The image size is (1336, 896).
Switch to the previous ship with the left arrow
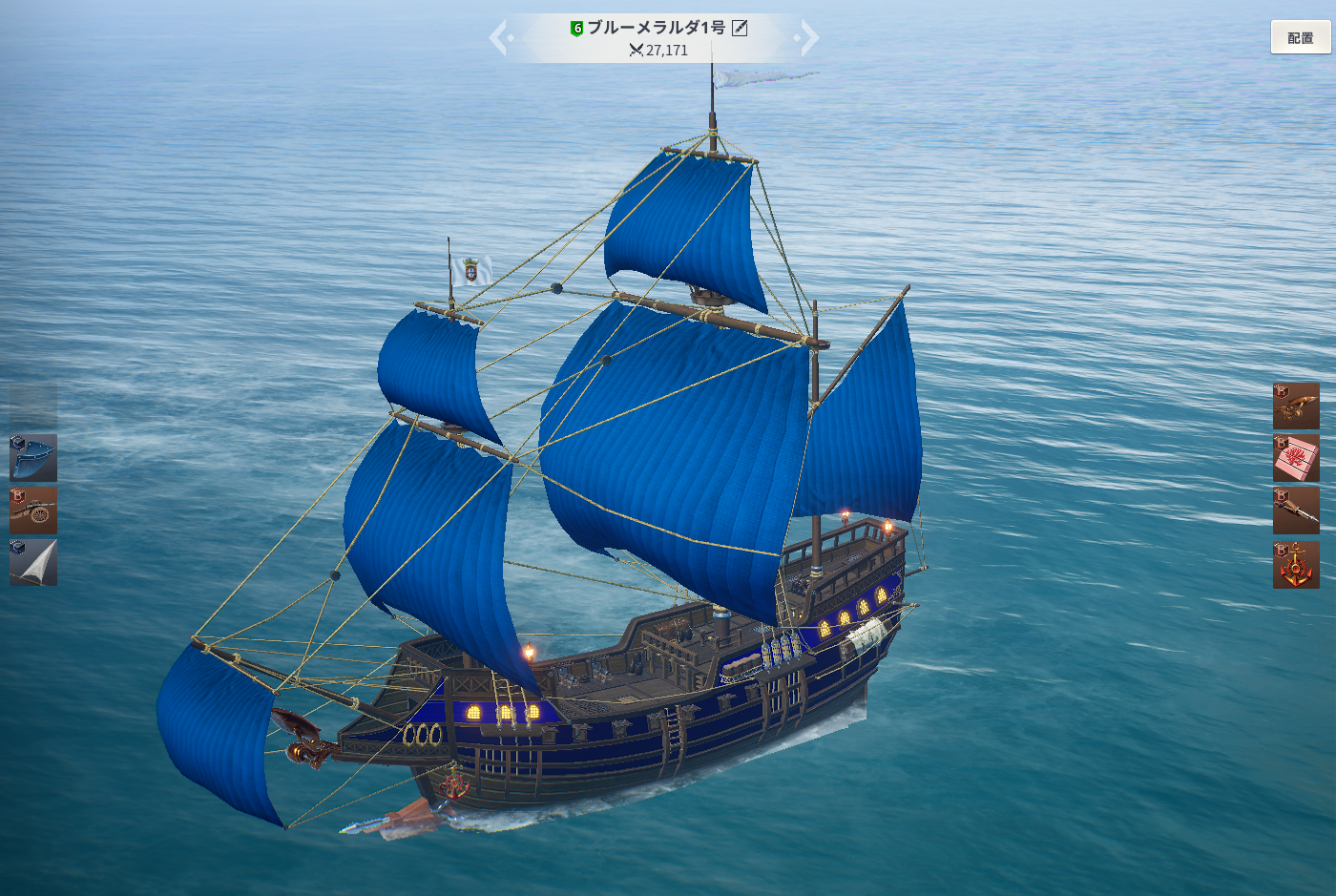(x=499, y=38)
